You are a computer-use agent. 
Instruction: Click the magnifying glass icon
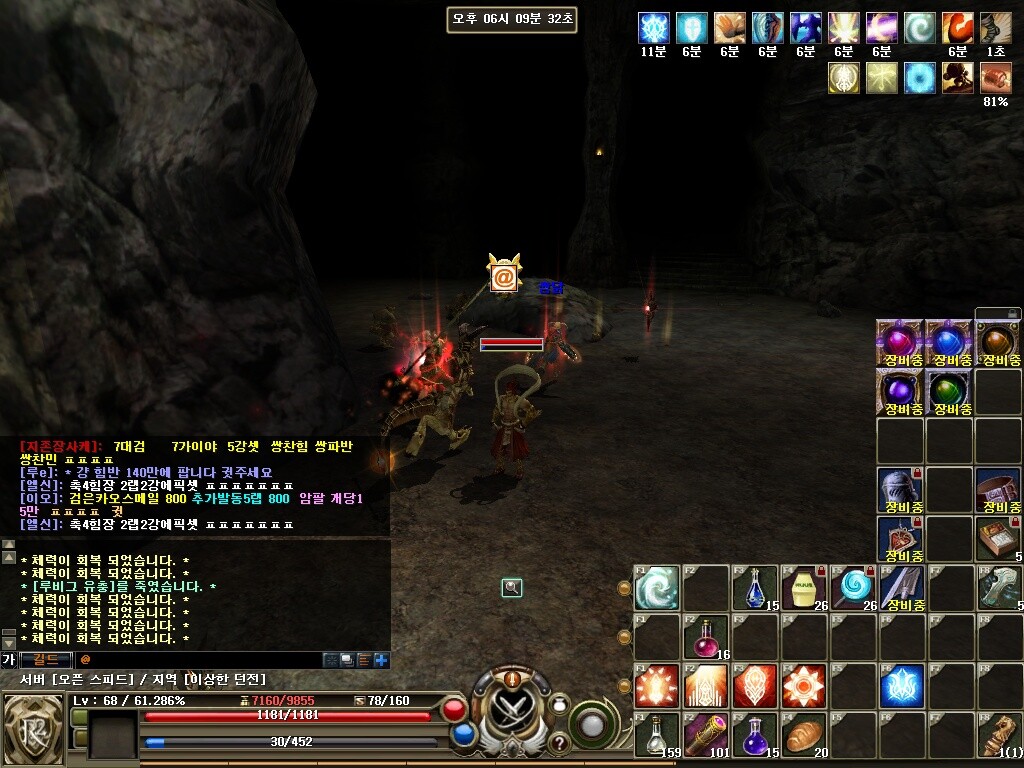[x=512, y=588]
